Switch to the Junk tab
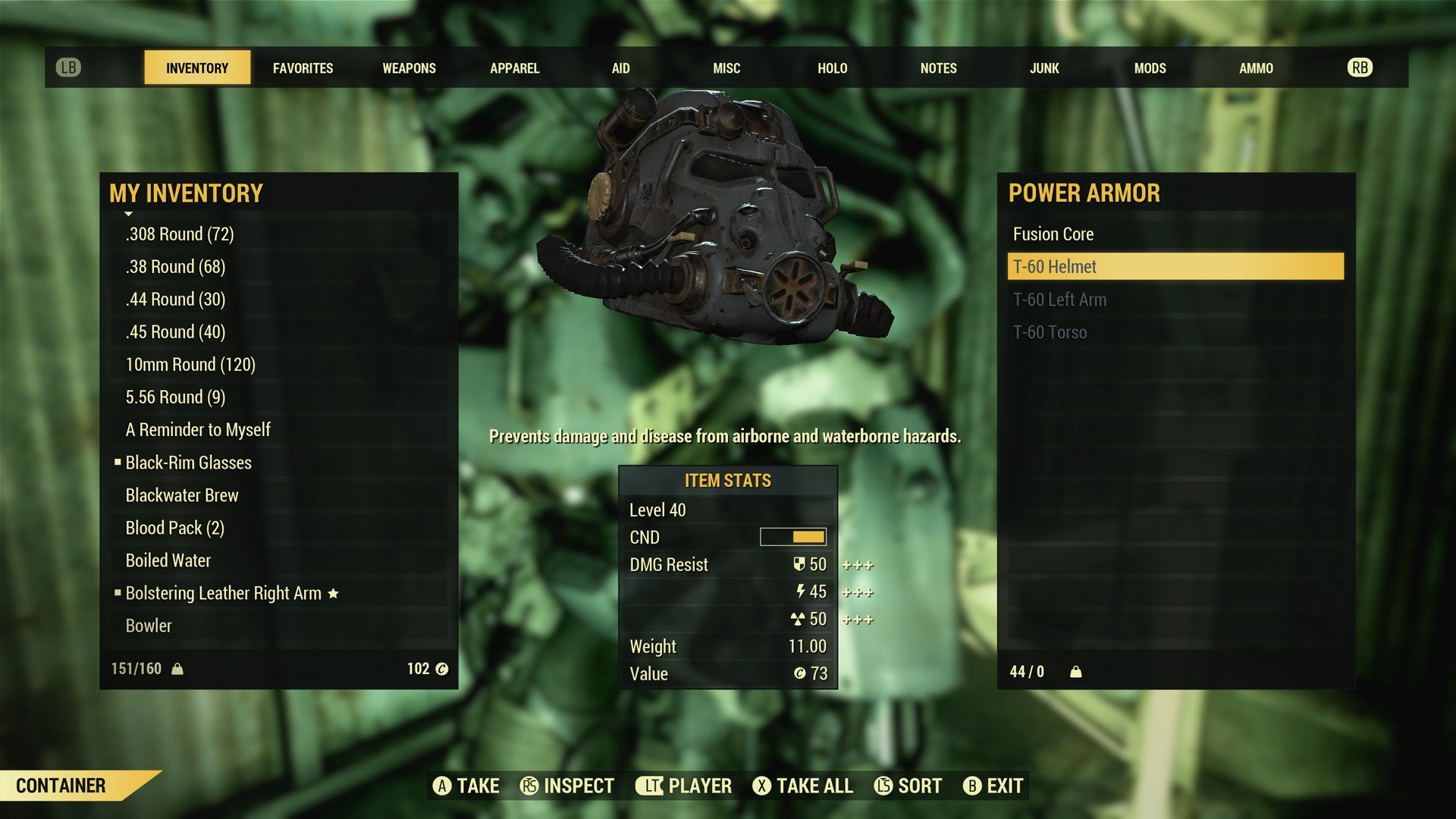The image size is (1456, 819). click(x=1043, y=68)
